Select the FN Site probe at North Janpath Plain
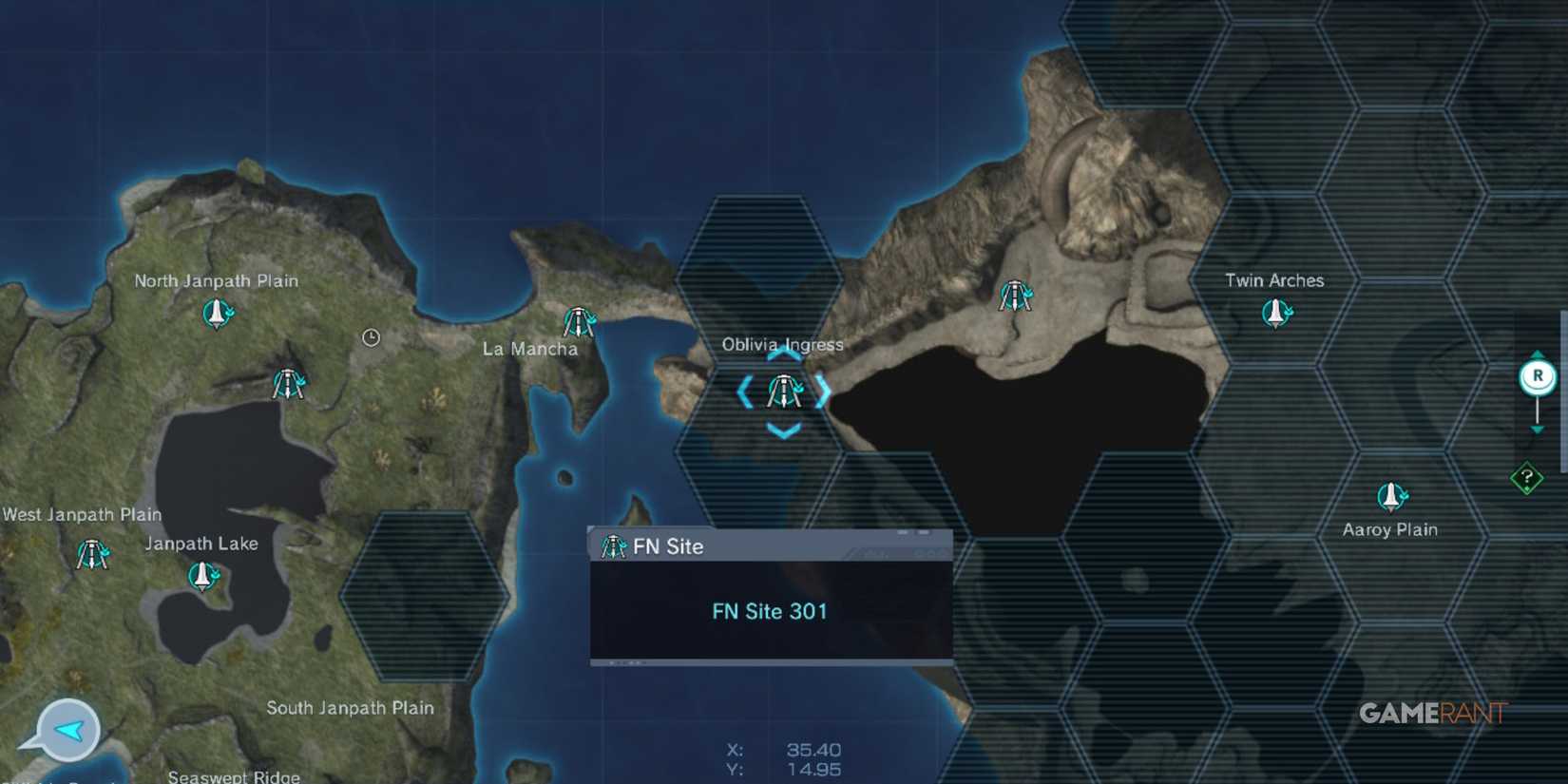Viewport: 1568px width, 784px height. point(216,315)
